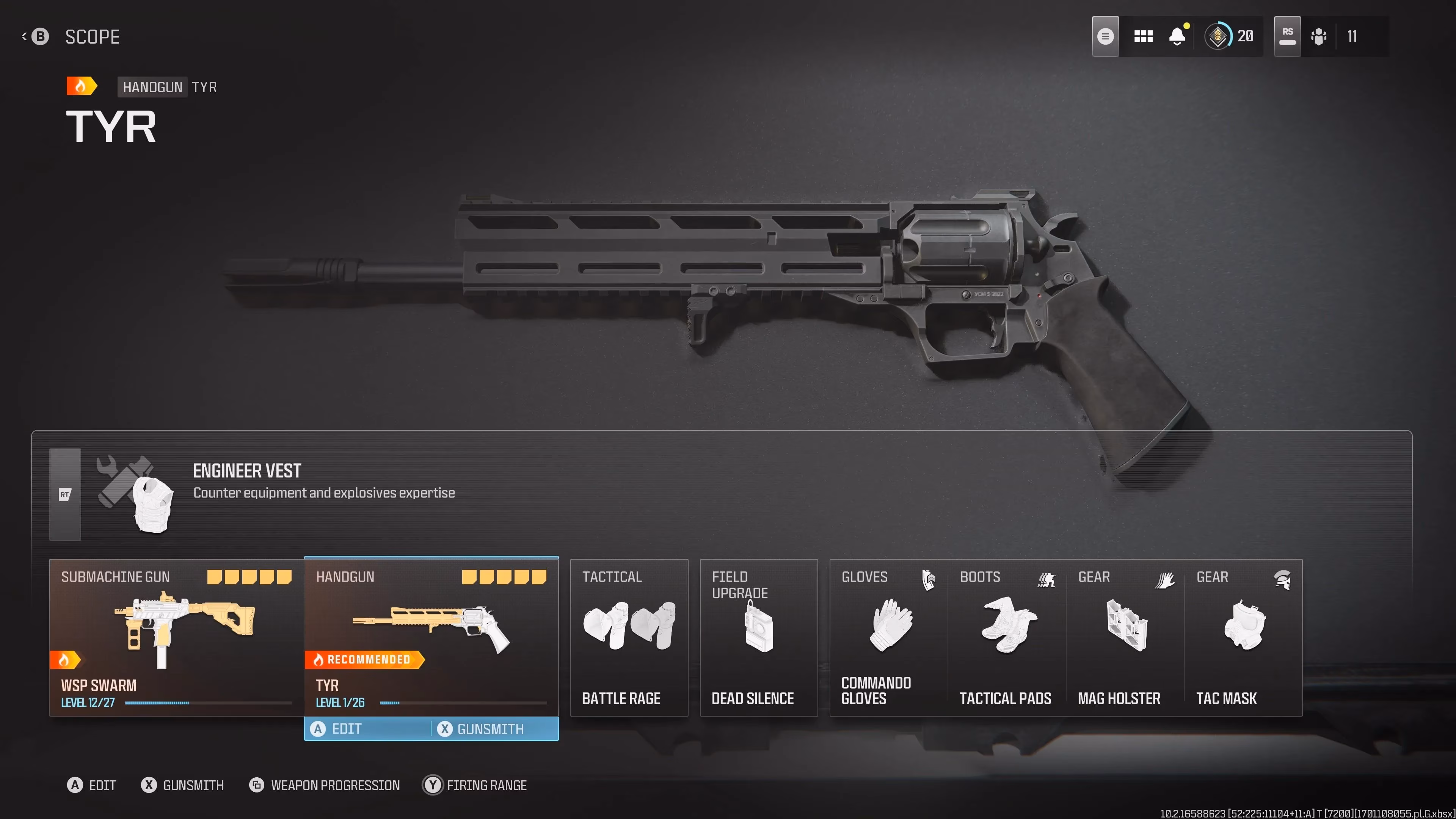The width and height of the screenshot is (1456, 819).
Task: Open the notifications bell icon
Action: coord(1177,36)
